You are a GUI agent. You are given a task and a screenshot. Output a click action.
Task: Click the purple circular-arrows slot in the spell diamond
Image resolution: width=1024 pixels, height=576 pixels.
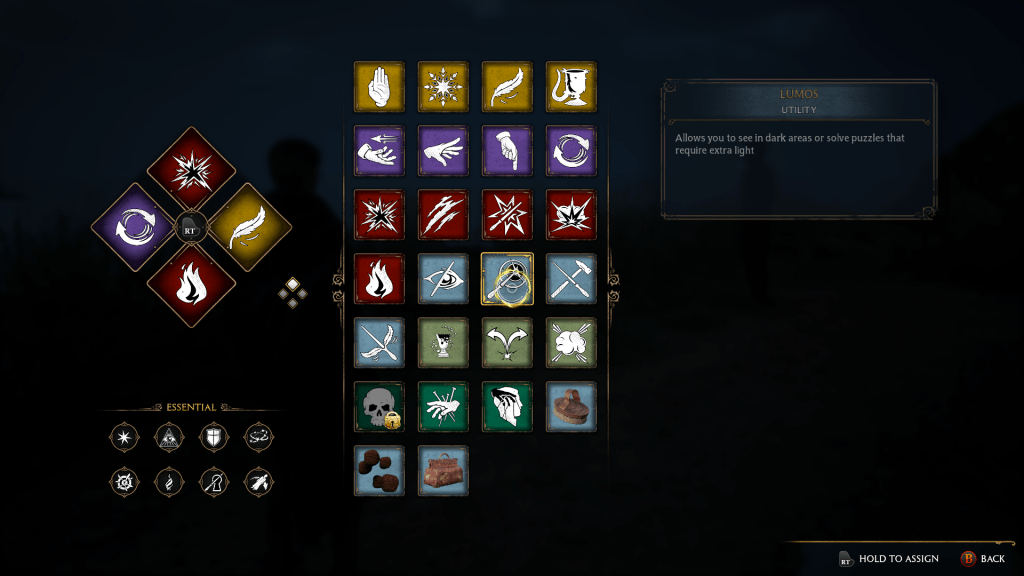134,227
